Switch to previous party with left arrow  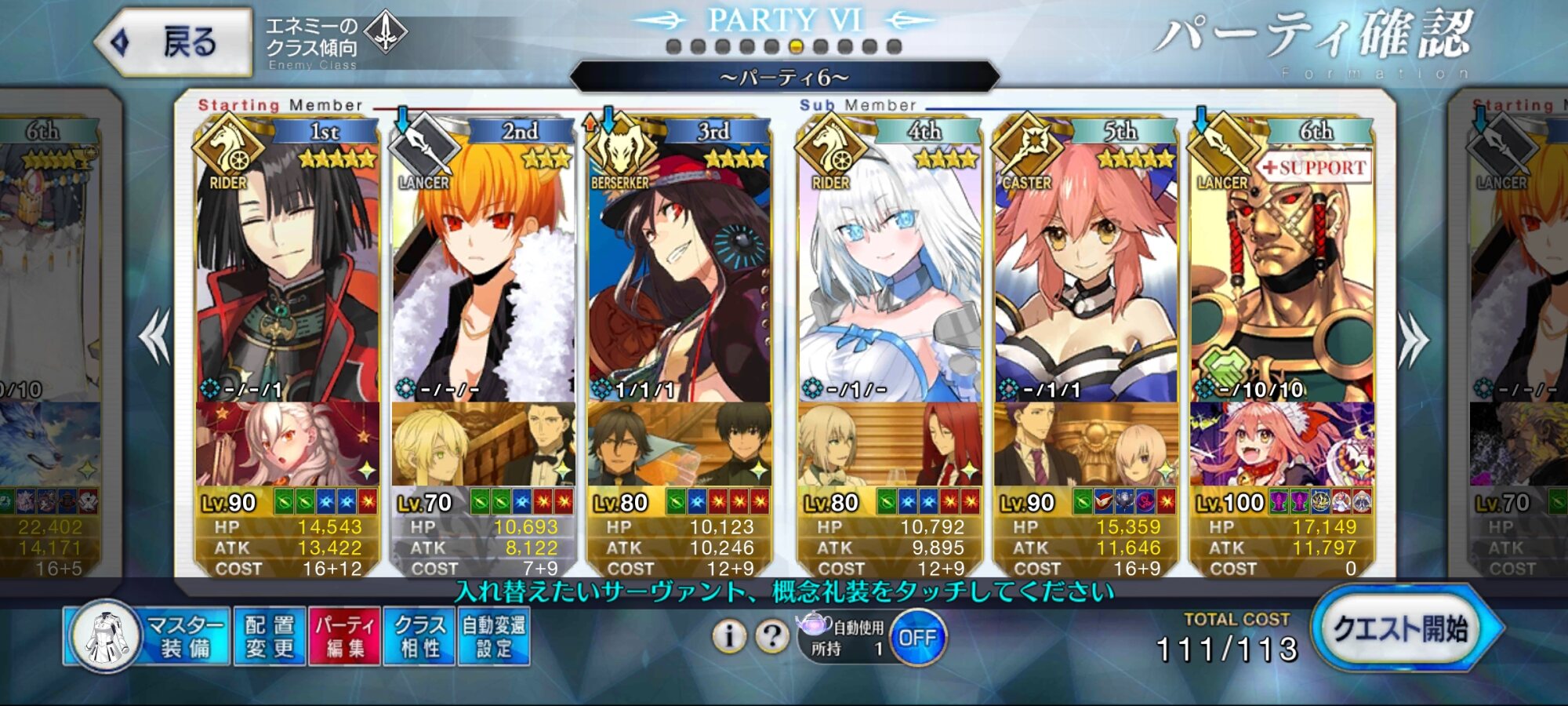click(154, 337)
